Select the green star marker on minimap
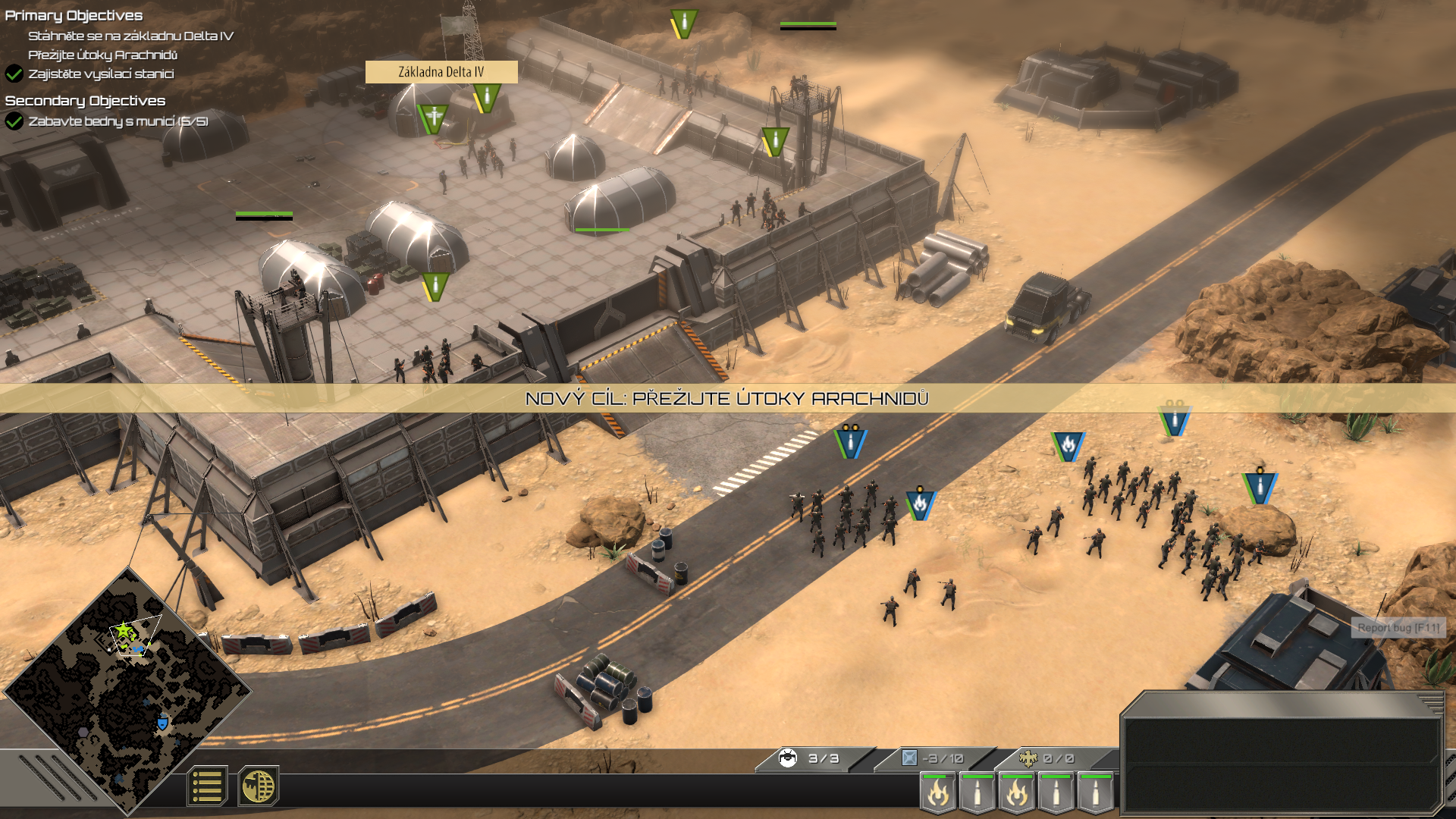 coord(123,629)
